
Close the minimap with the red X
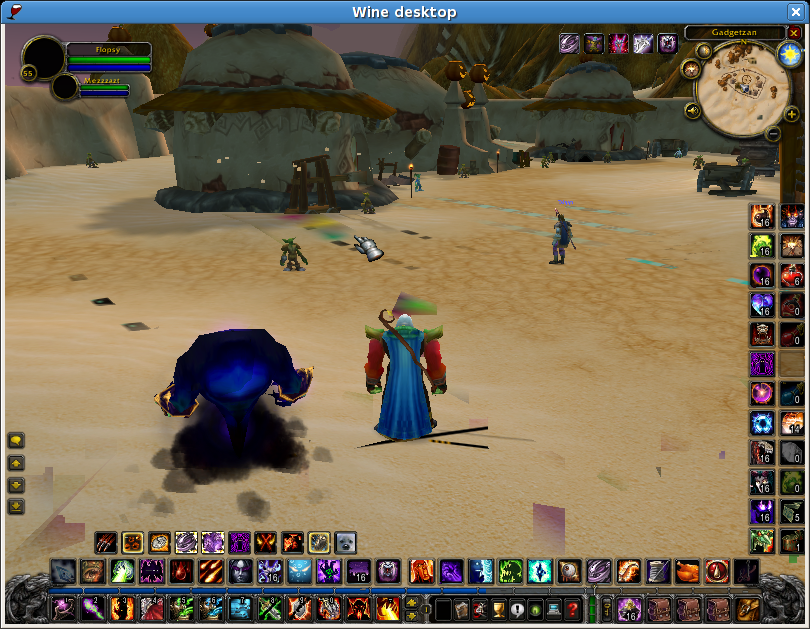pyautogui.click(x=794, y=33)
